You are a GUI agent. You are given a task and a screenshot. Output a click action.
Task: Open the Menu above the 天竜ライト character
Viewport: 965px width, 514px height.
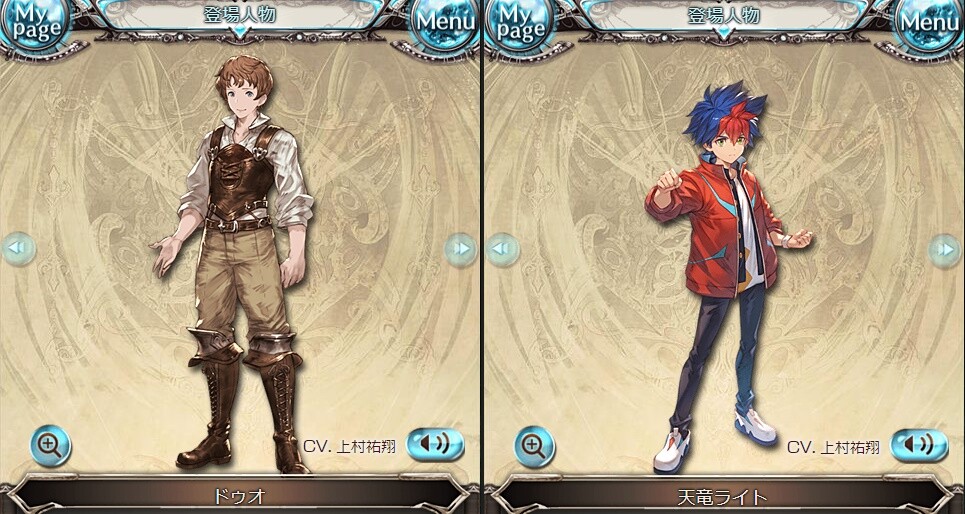[929, 23]
